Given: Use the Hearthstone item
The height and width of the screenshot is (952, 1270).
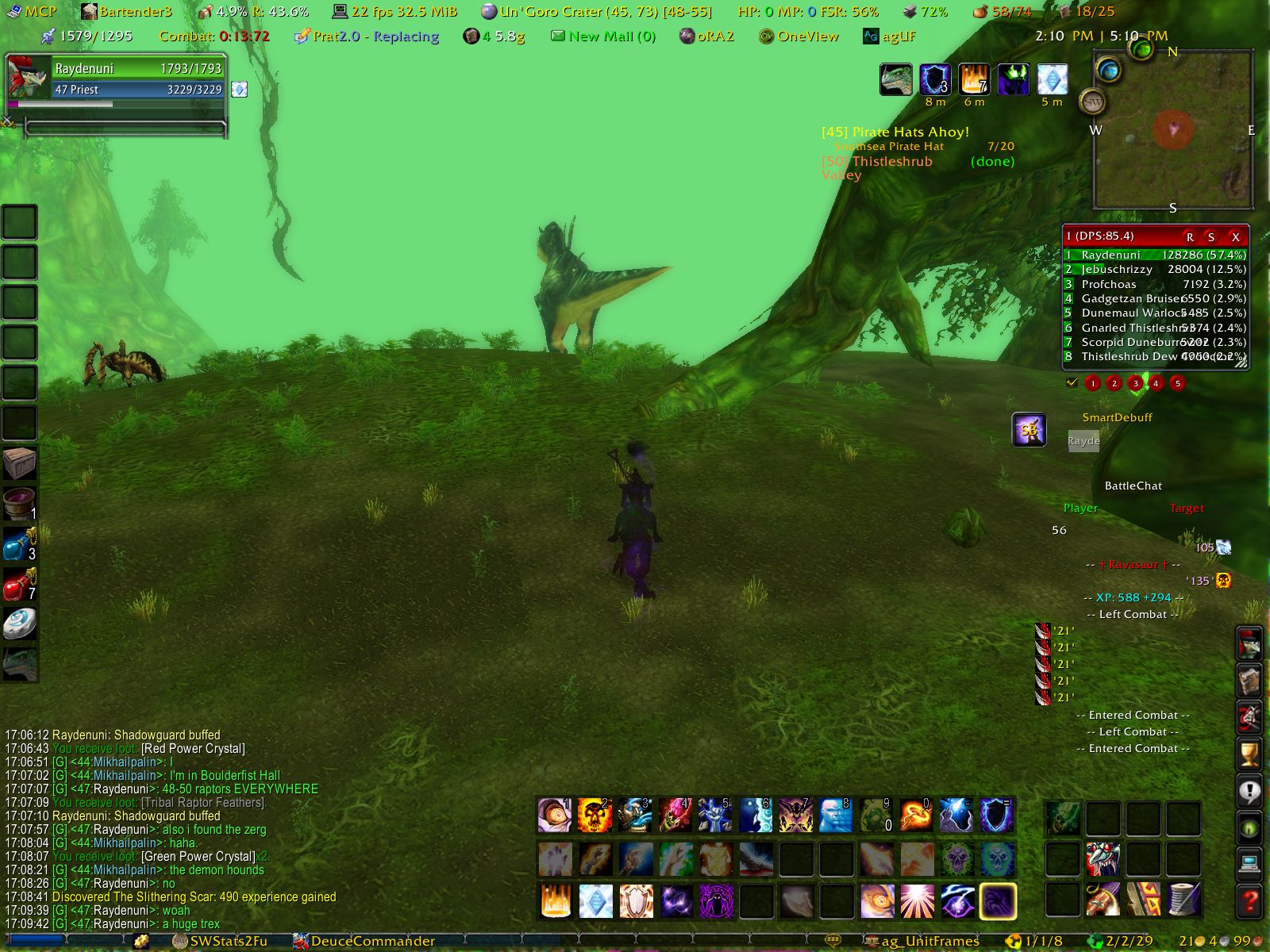Looking at the screenshot, I should point(19,624).
